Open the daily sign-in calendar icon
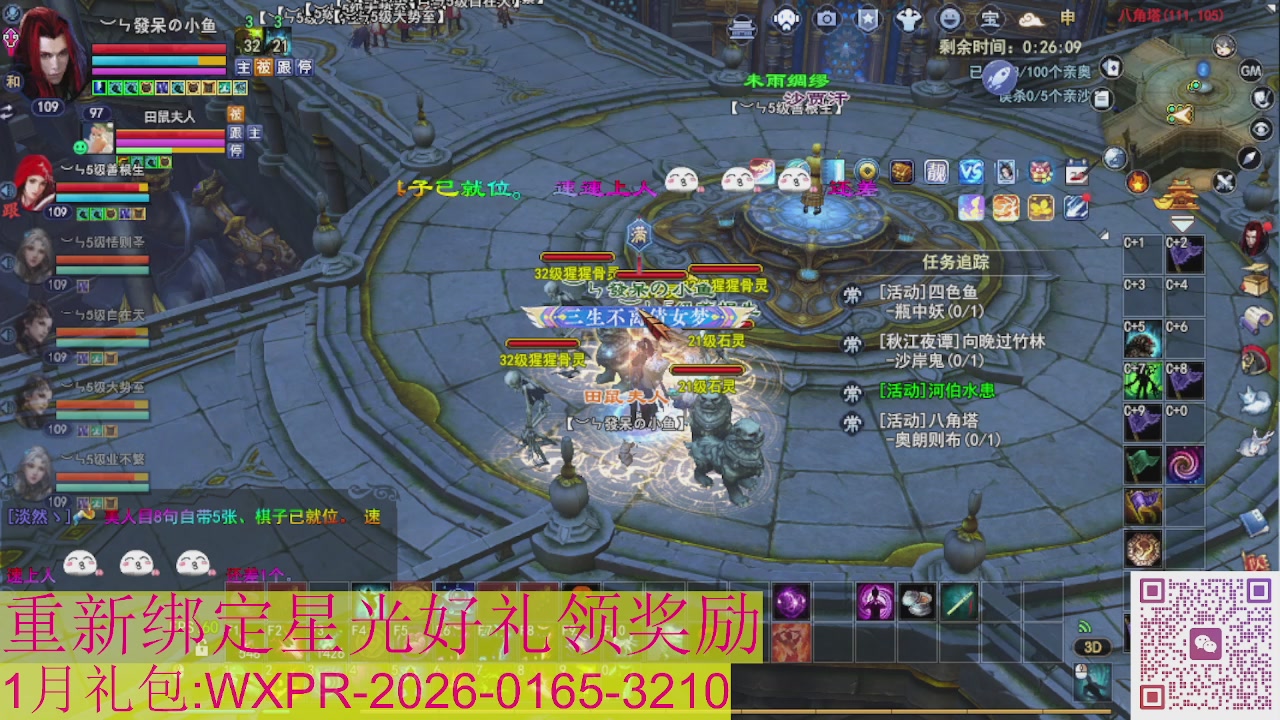The width and height of the screenshot is (1280, 720). (1076, 173)
